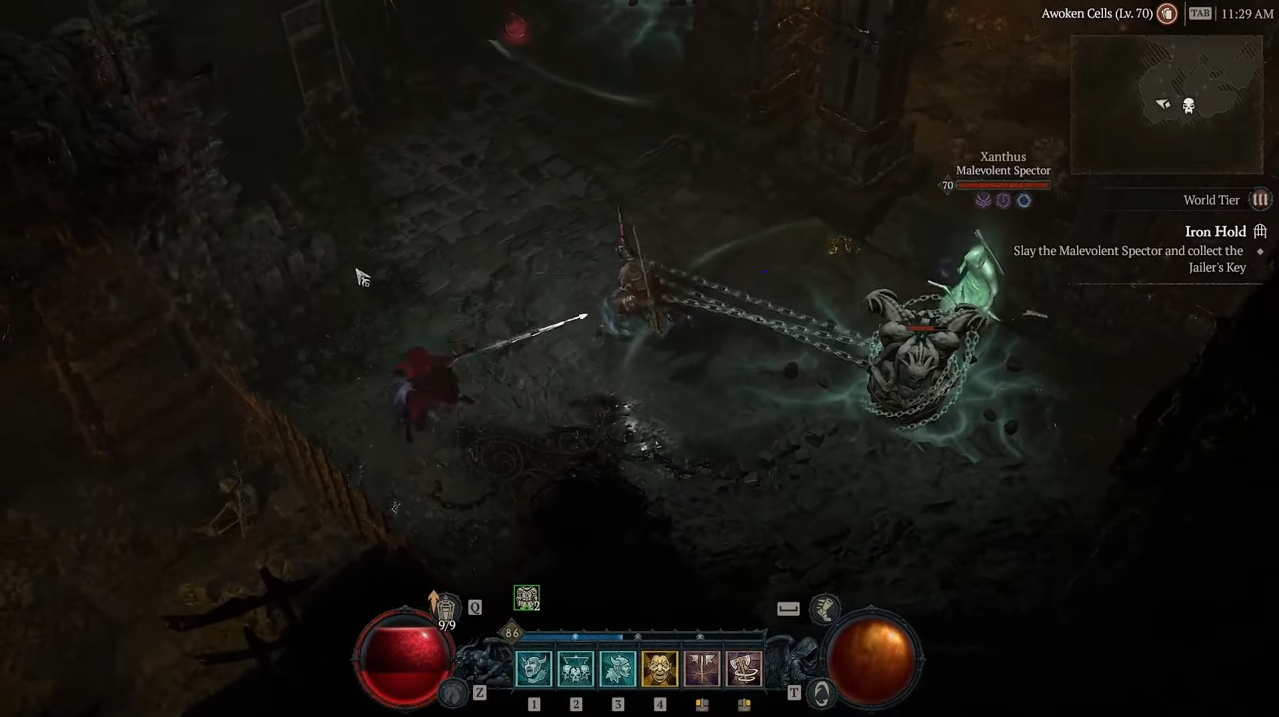Open the minimap
Image resolution: width=1279 pixels, height=717 pixels.
(1167, 105)
